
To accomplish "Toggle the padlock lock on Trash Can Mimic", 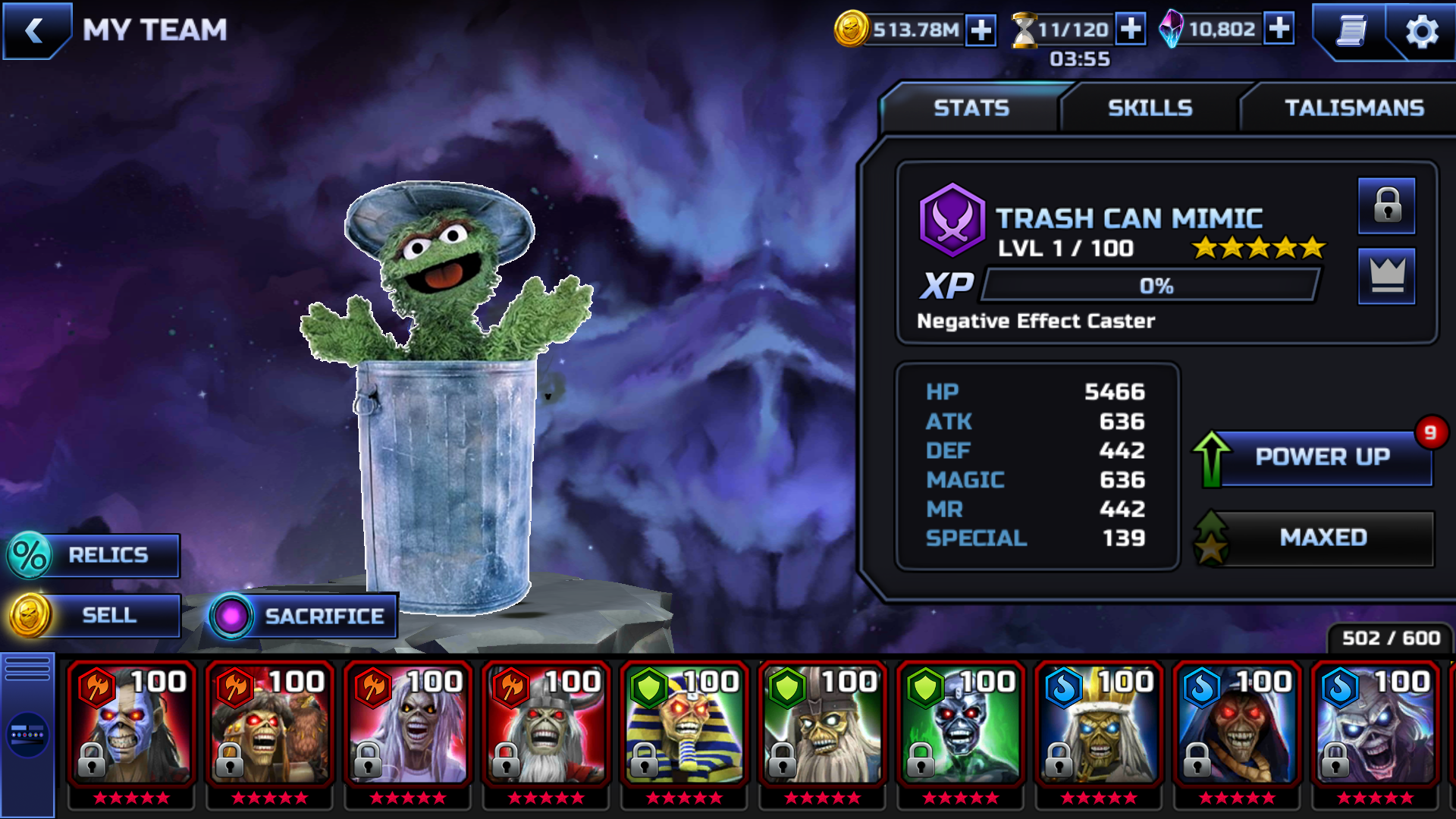I will pos(1386,206).
